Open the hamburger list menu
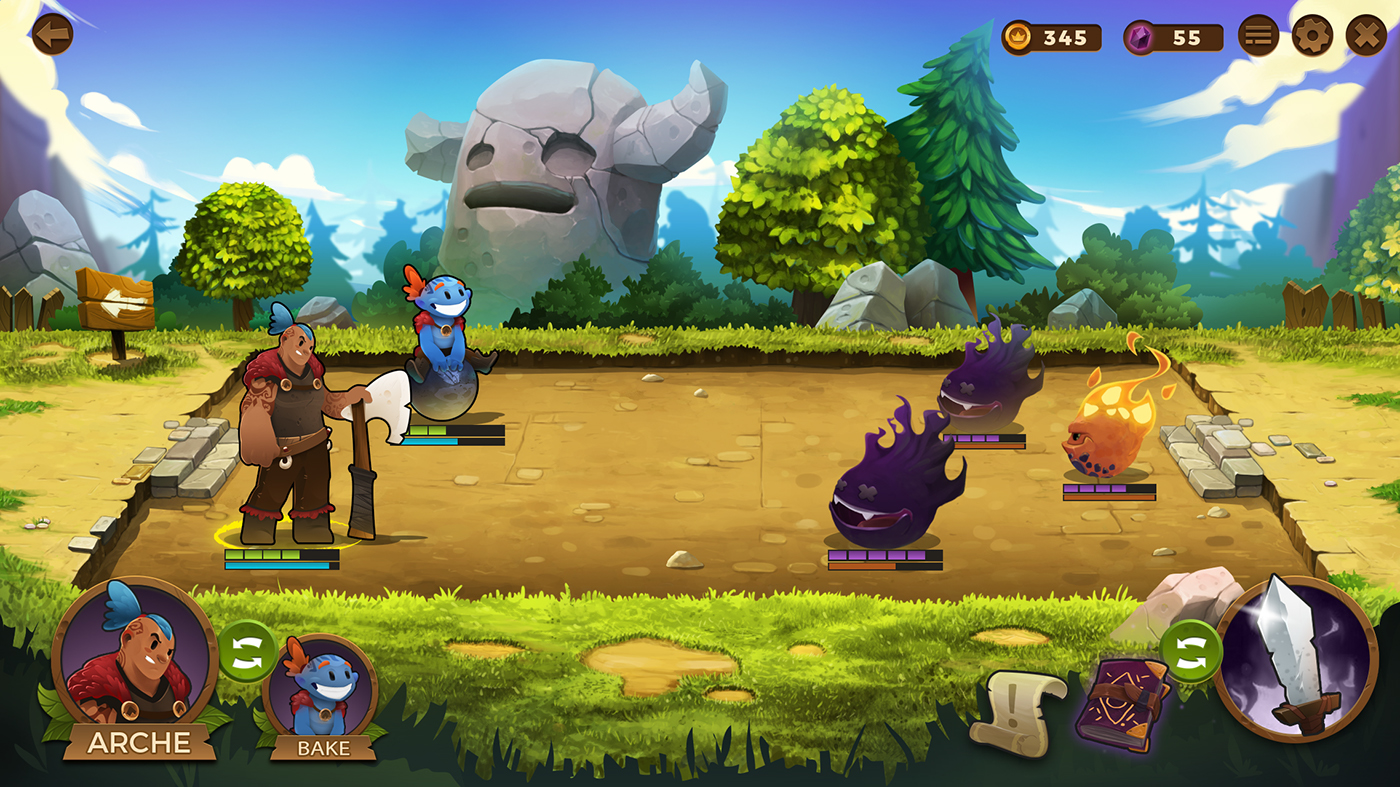This screenshot has height=787, width=1400. tap(1258, 37)
